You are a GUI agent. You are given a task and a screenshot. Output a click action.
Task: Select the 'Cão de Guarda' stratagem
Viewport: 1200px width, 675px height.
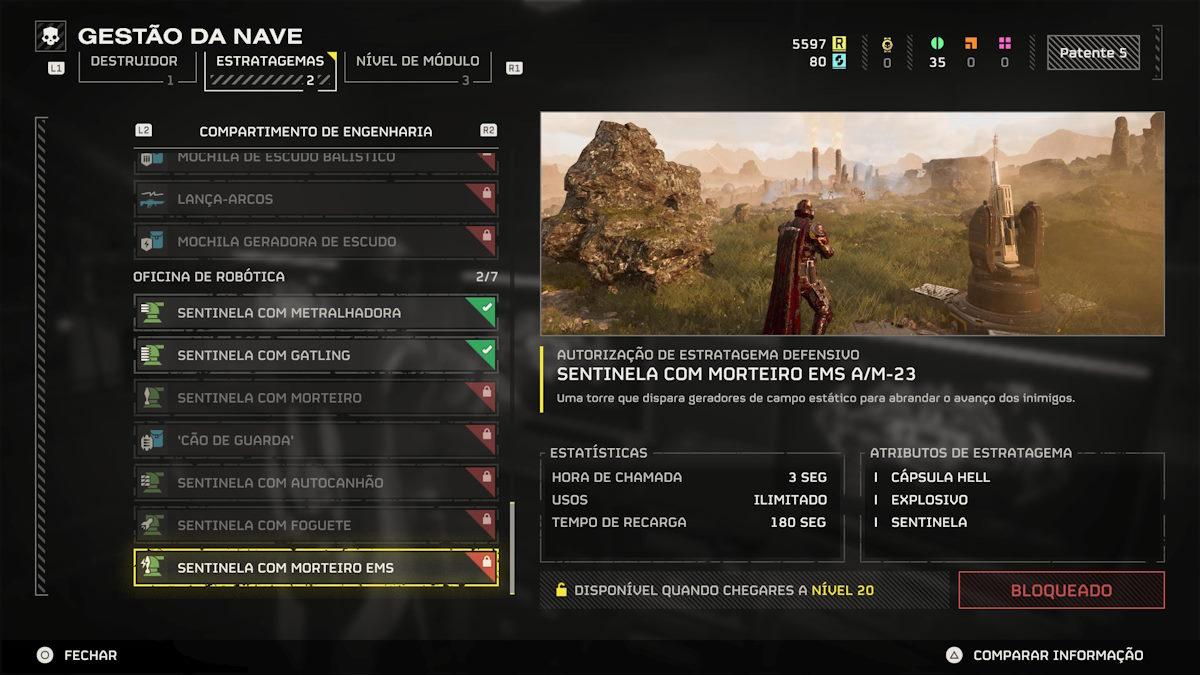[315, 440]
